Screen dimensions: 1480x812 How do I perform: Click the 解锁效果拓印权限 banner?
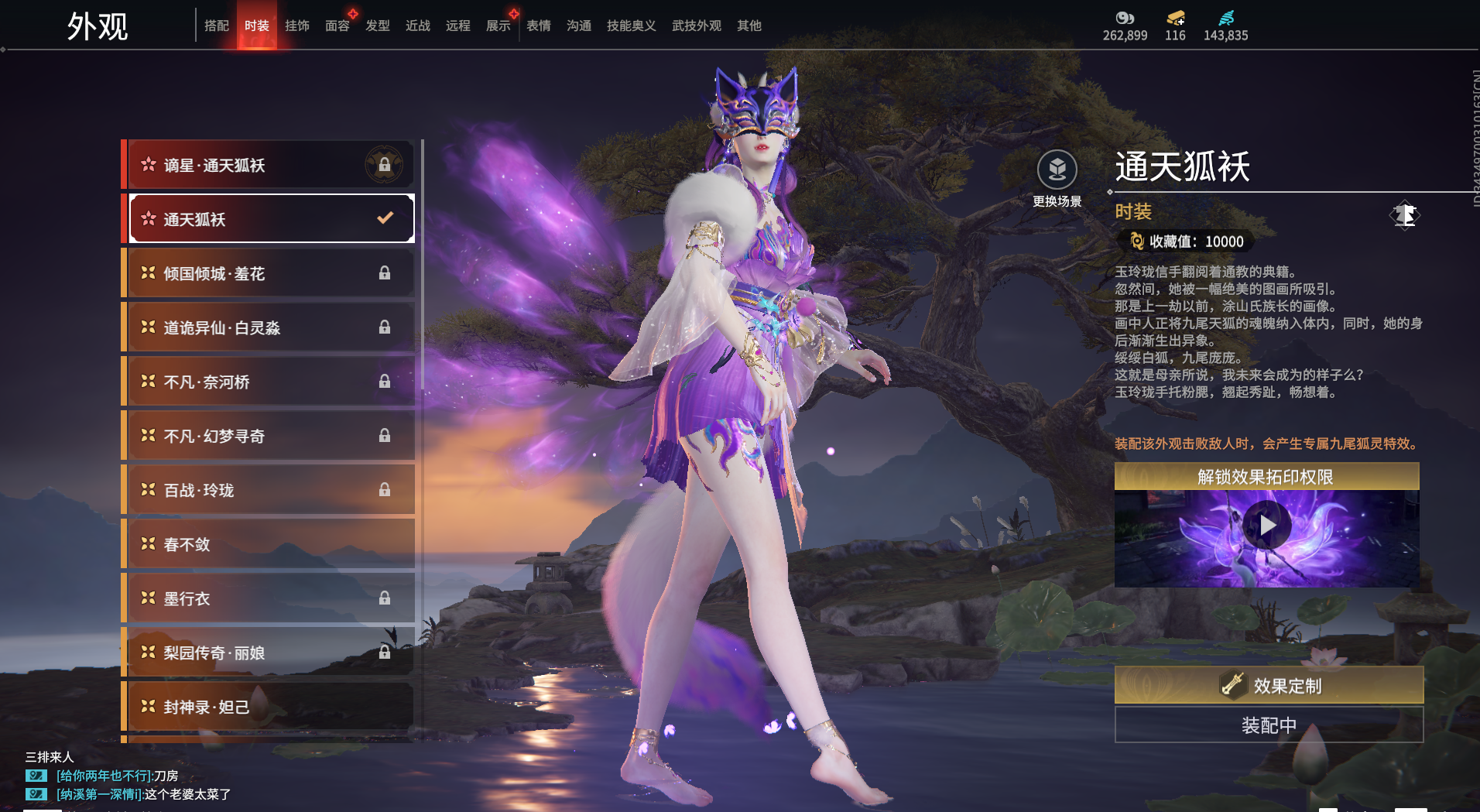(x=1266, y=477)
